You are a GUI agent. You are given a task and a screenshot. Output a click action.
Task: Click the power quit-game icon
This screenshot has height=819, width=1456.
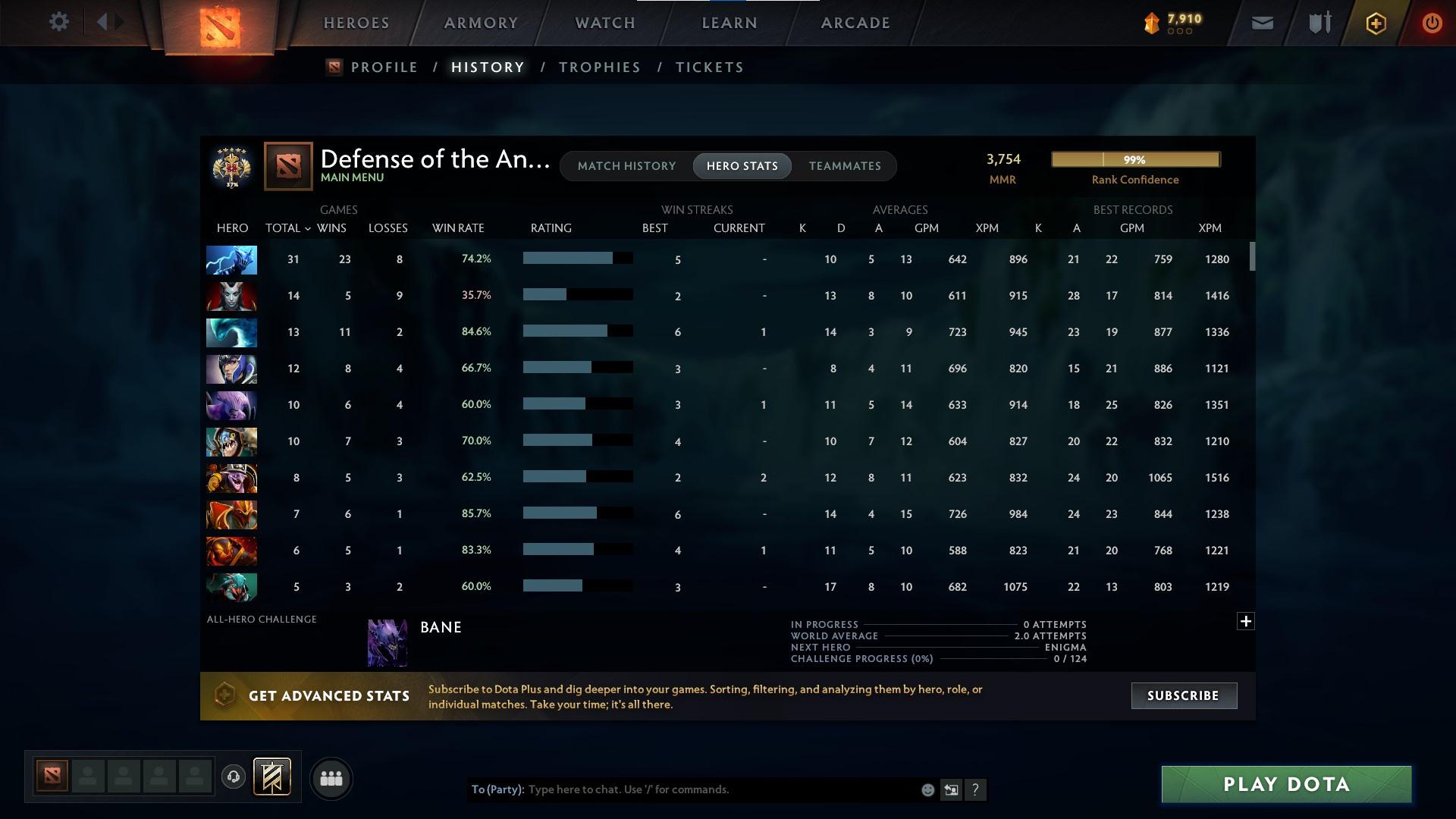[1432, 22]
